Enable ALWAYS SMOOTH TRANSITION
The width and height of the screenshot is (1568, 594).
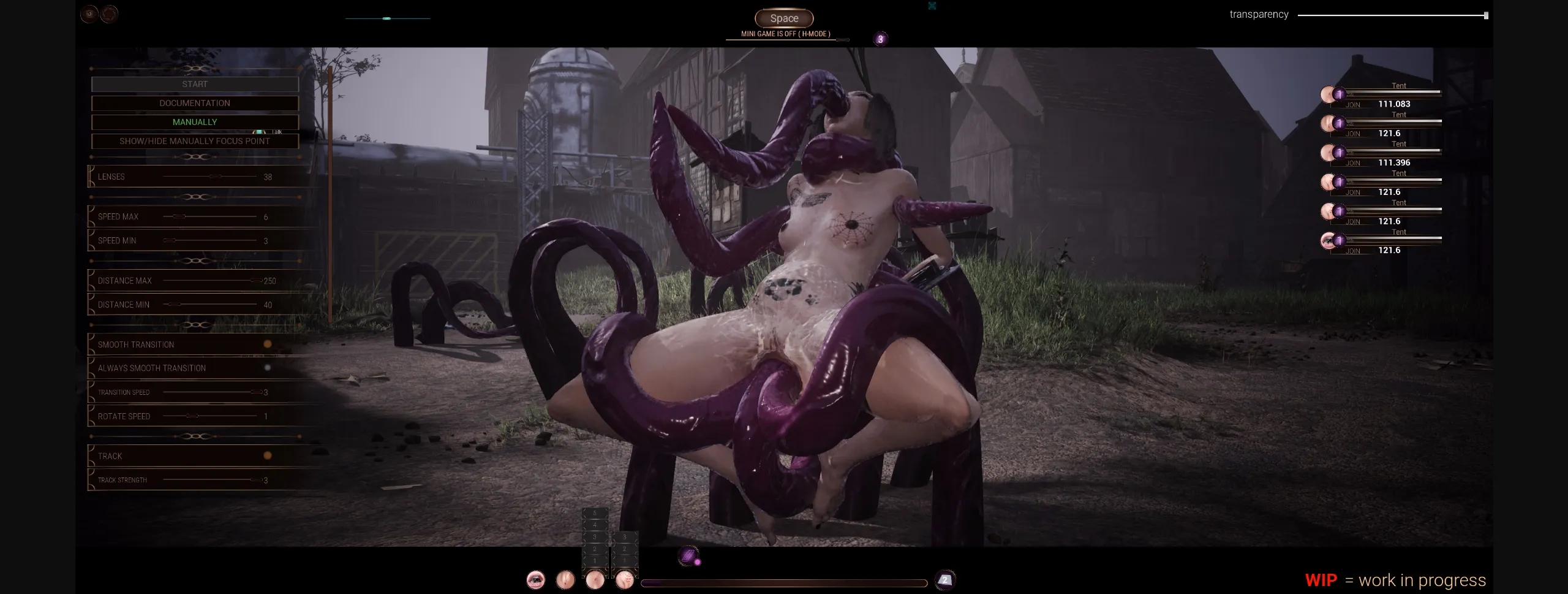[x=267, y=368]
